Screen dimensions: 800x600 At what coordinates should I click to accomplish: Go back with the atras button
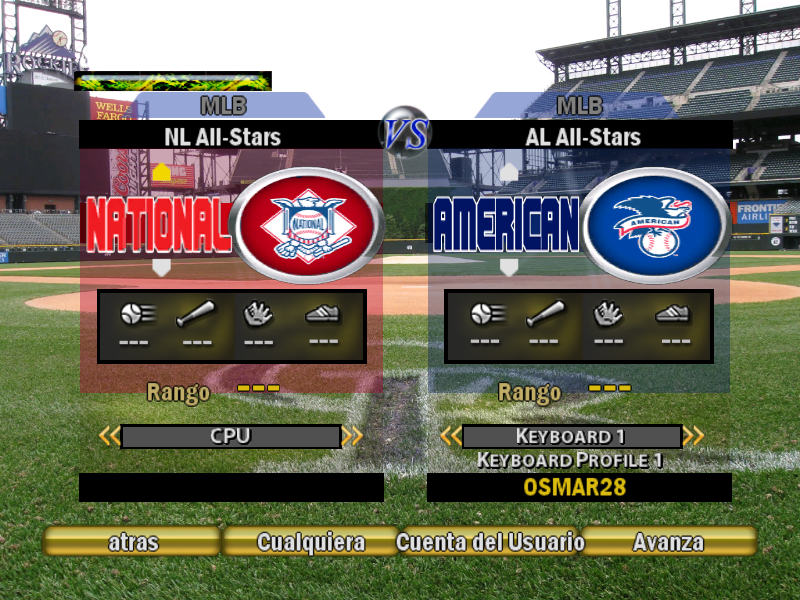[x=132, y=542]
